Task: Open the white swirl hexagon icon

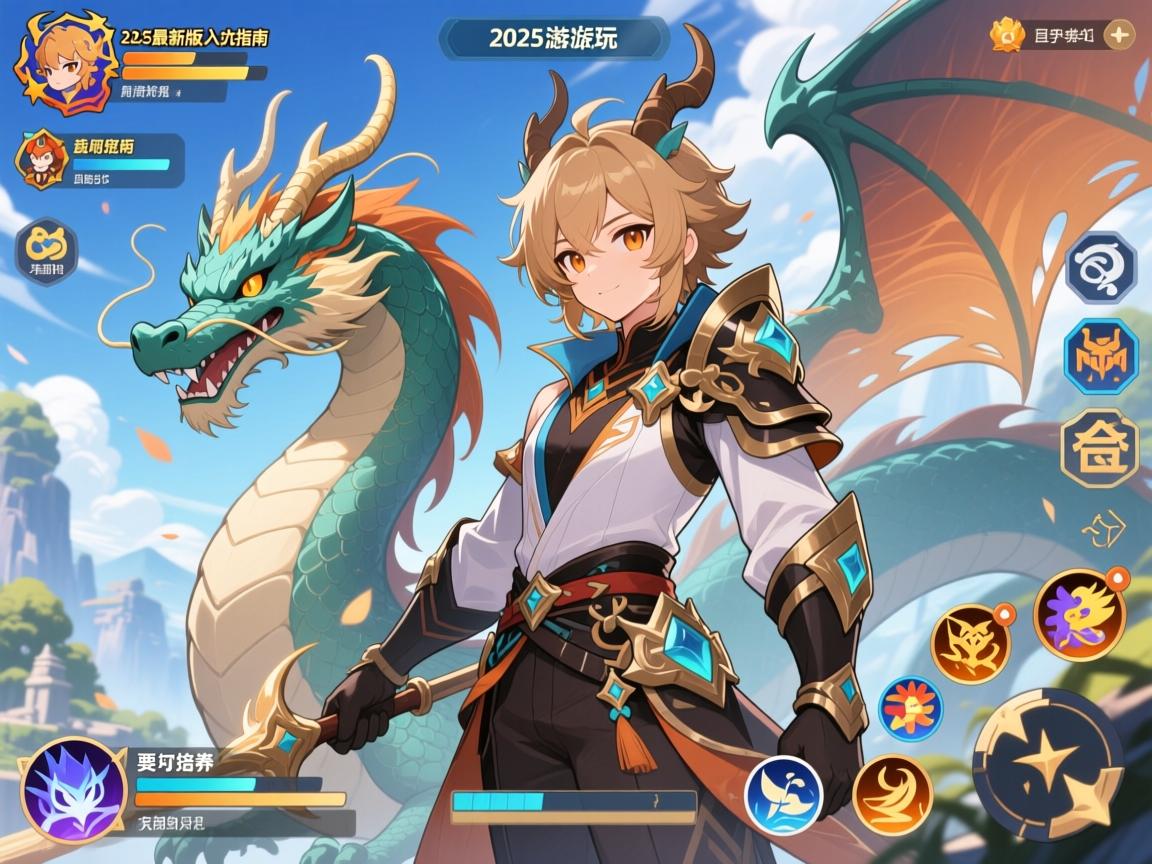Action: click(x=1099, y=267)
